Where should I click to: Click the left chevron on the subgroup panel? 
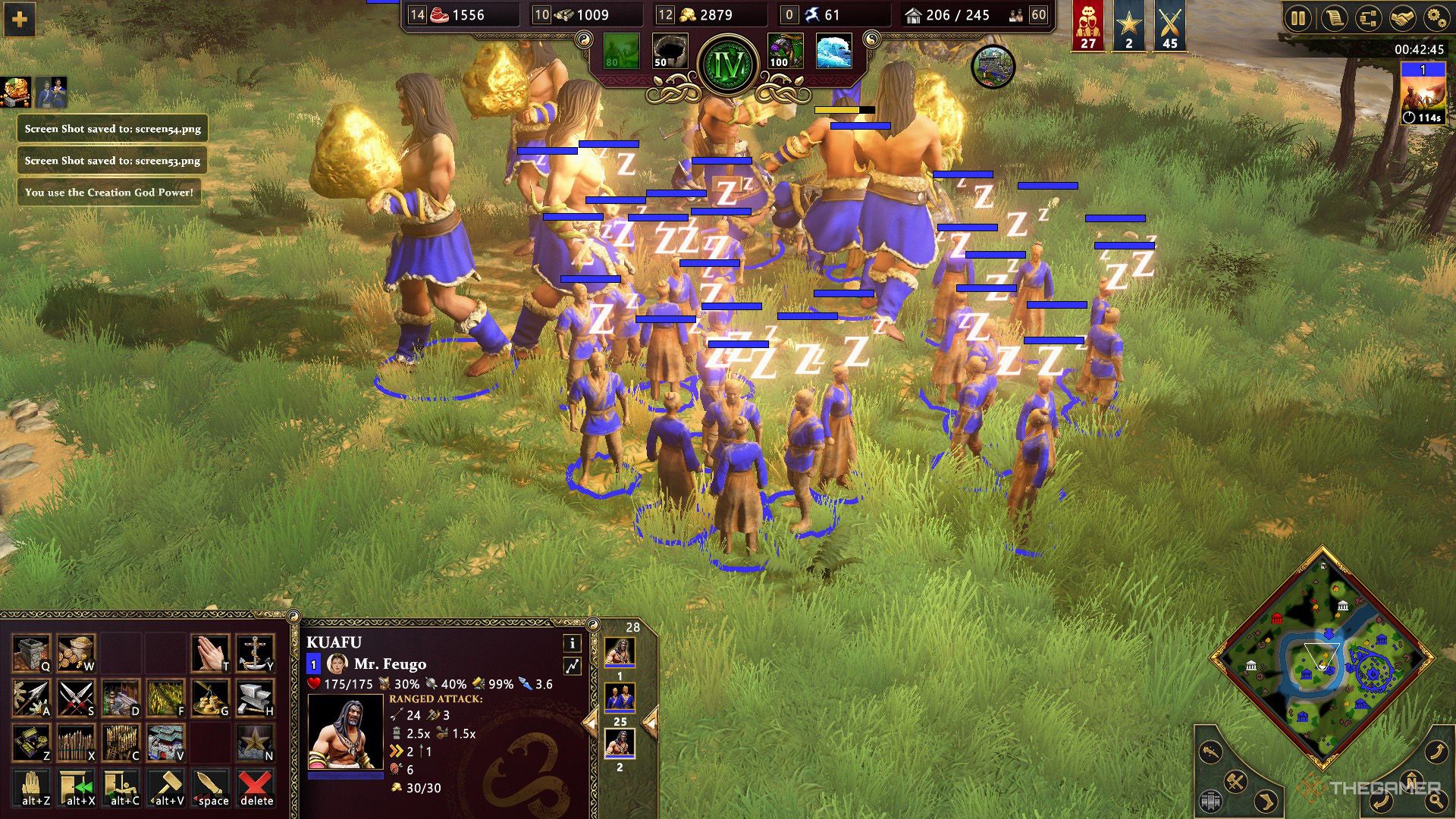click(591, 723)
